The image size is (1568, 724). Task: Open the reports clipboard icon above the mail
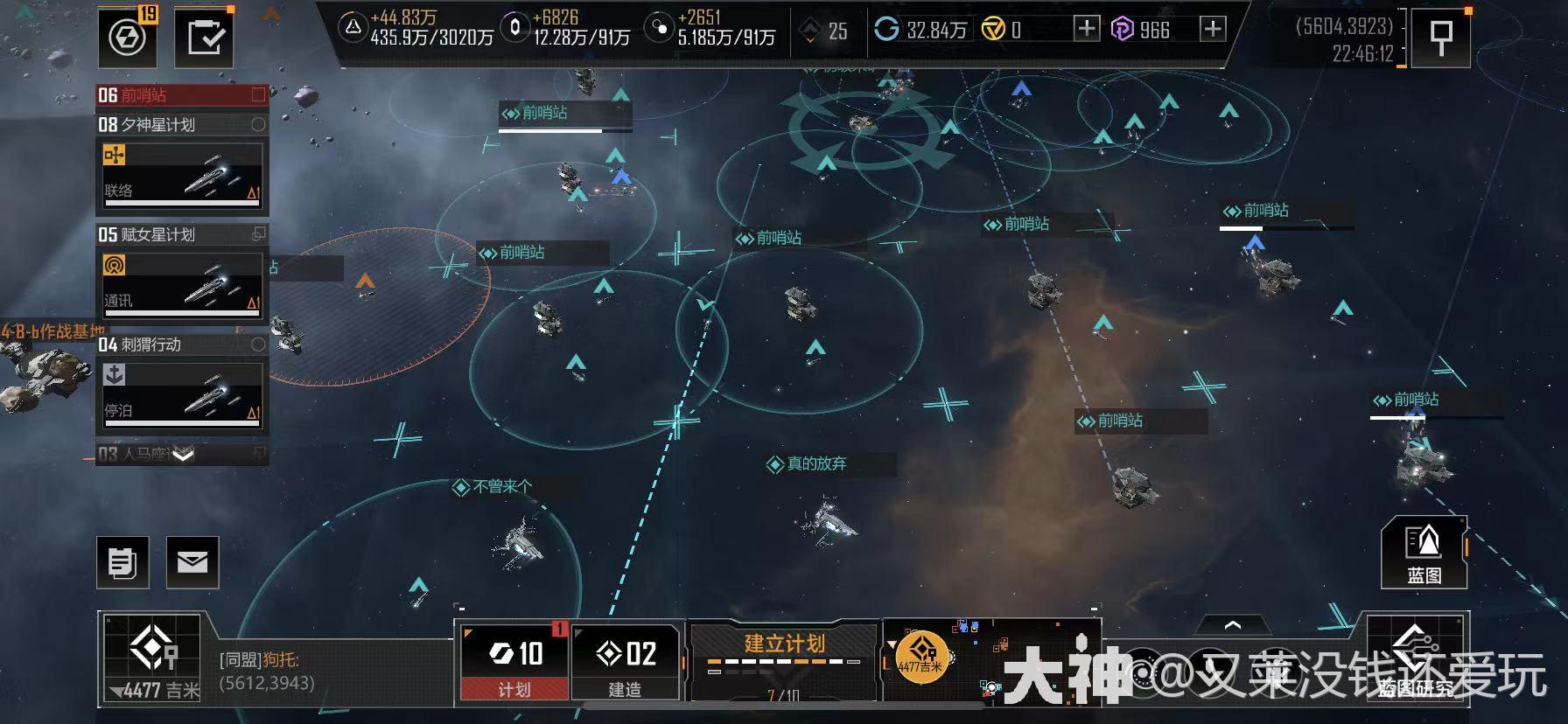tap(123, 562)
